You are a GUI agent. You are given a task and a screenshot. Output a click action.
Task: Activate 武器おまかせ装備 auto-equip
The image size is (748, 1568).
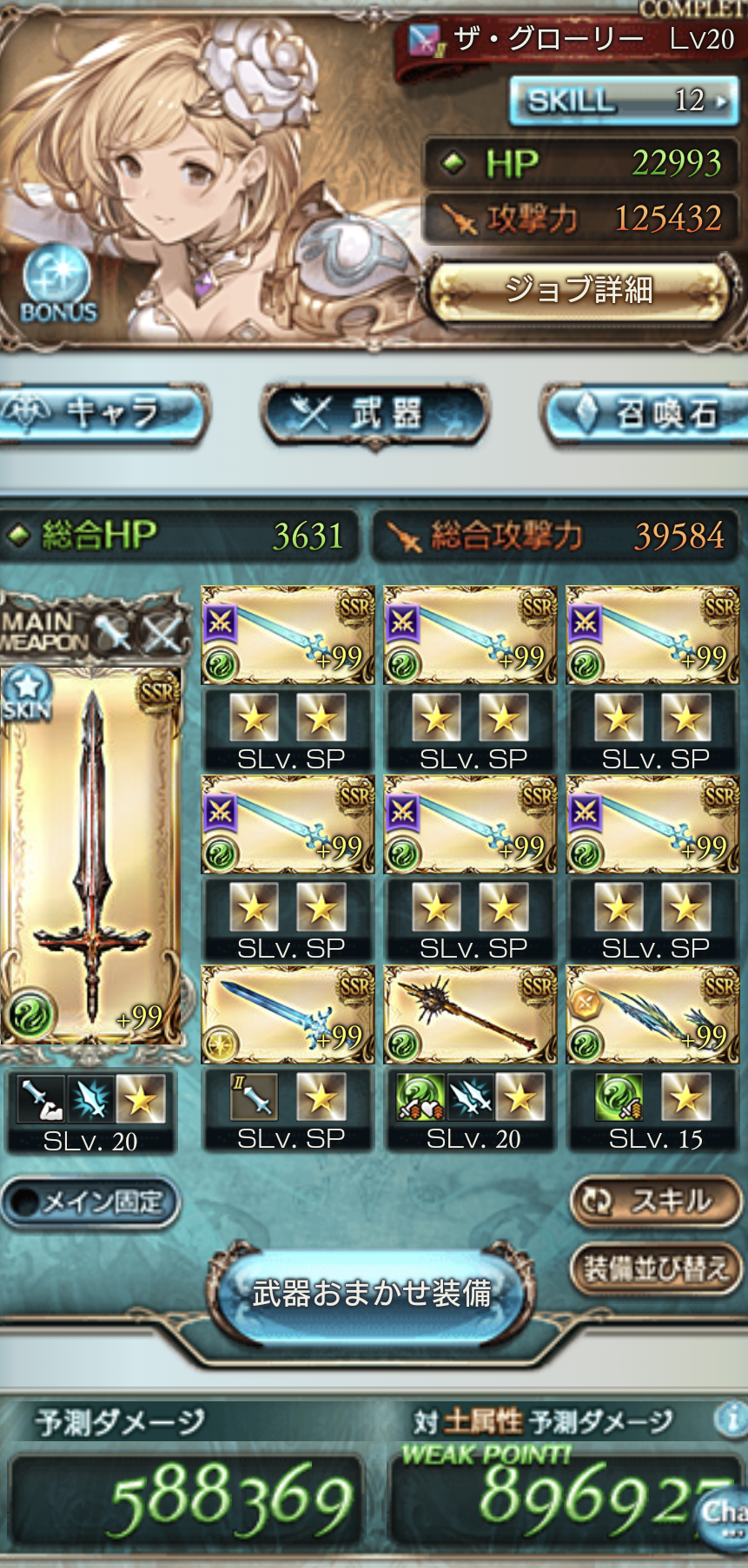(x=372, y=1294)
